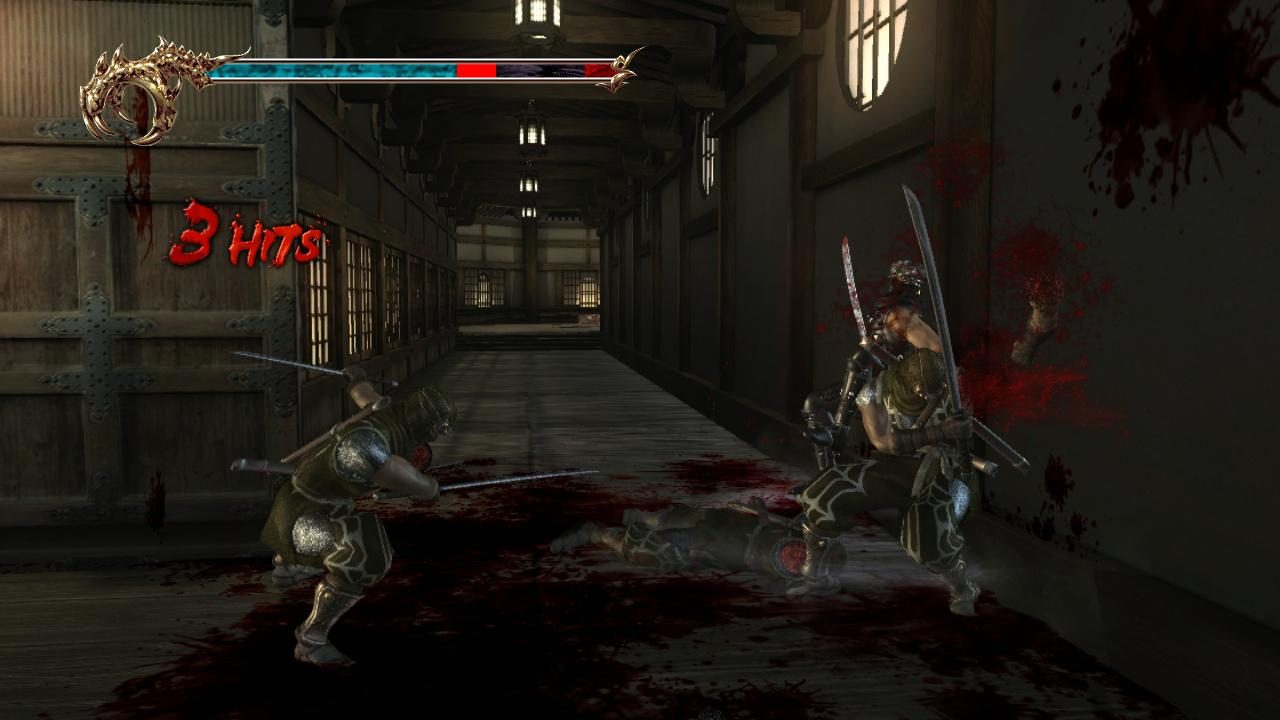The width and height of the screenshot is (1280, 720).
Task: Select the ornate gold blade tip at bar's end
Action: 624,70
